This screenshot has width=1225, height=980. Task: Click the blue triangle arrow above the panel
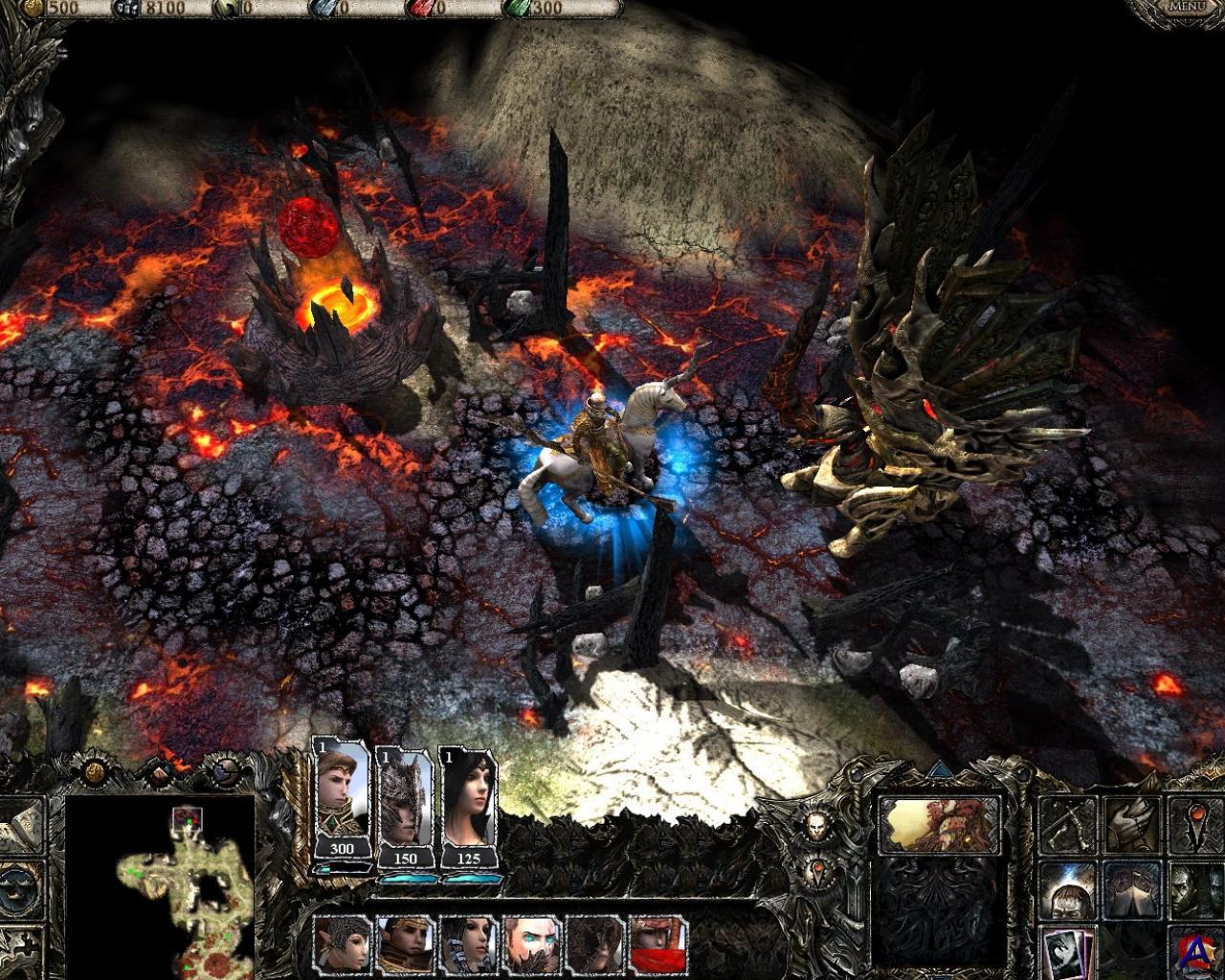click(939, 768)
